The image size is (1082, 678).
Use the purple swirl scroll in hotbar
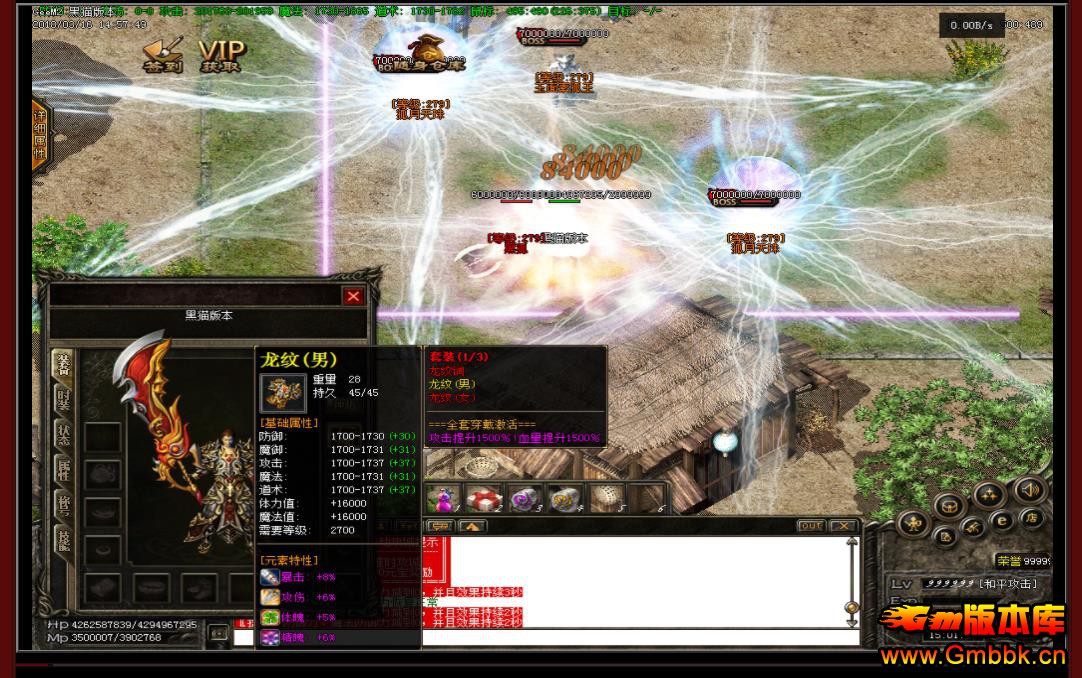525,498
